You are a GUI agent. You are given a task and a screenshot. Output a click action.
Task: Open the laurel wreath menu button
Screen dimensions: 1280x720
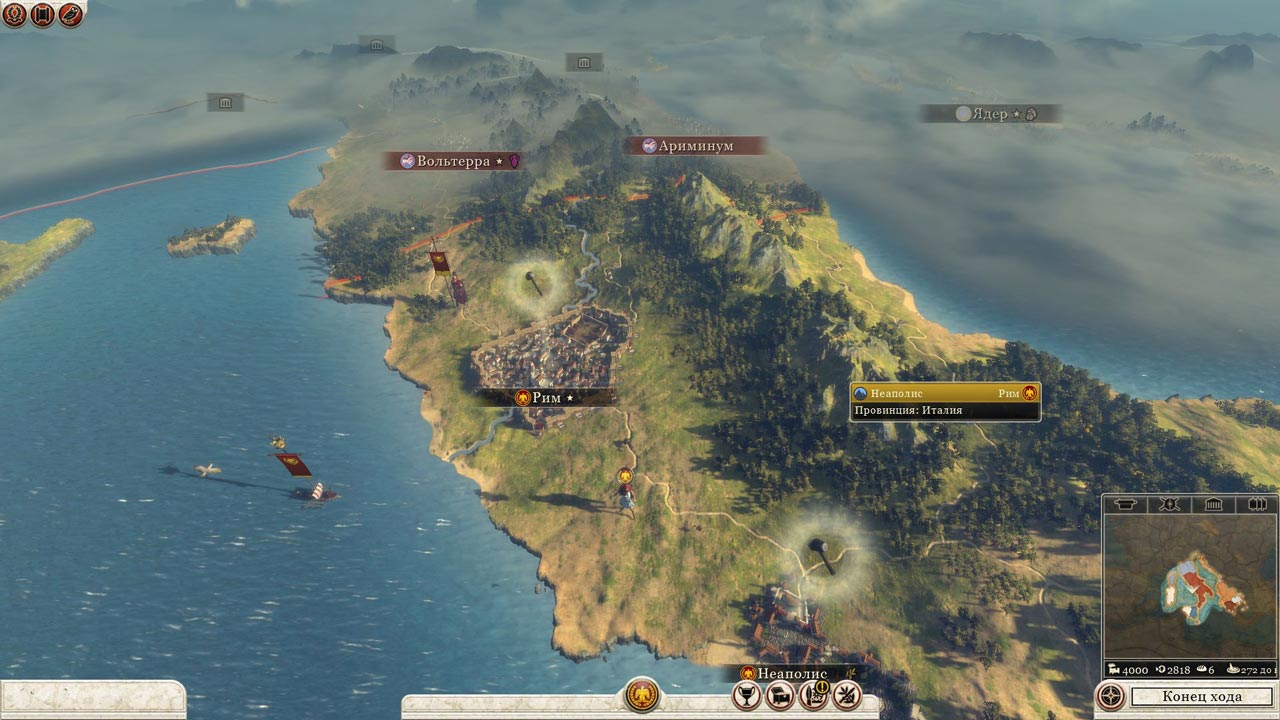(x=15, y=15)
